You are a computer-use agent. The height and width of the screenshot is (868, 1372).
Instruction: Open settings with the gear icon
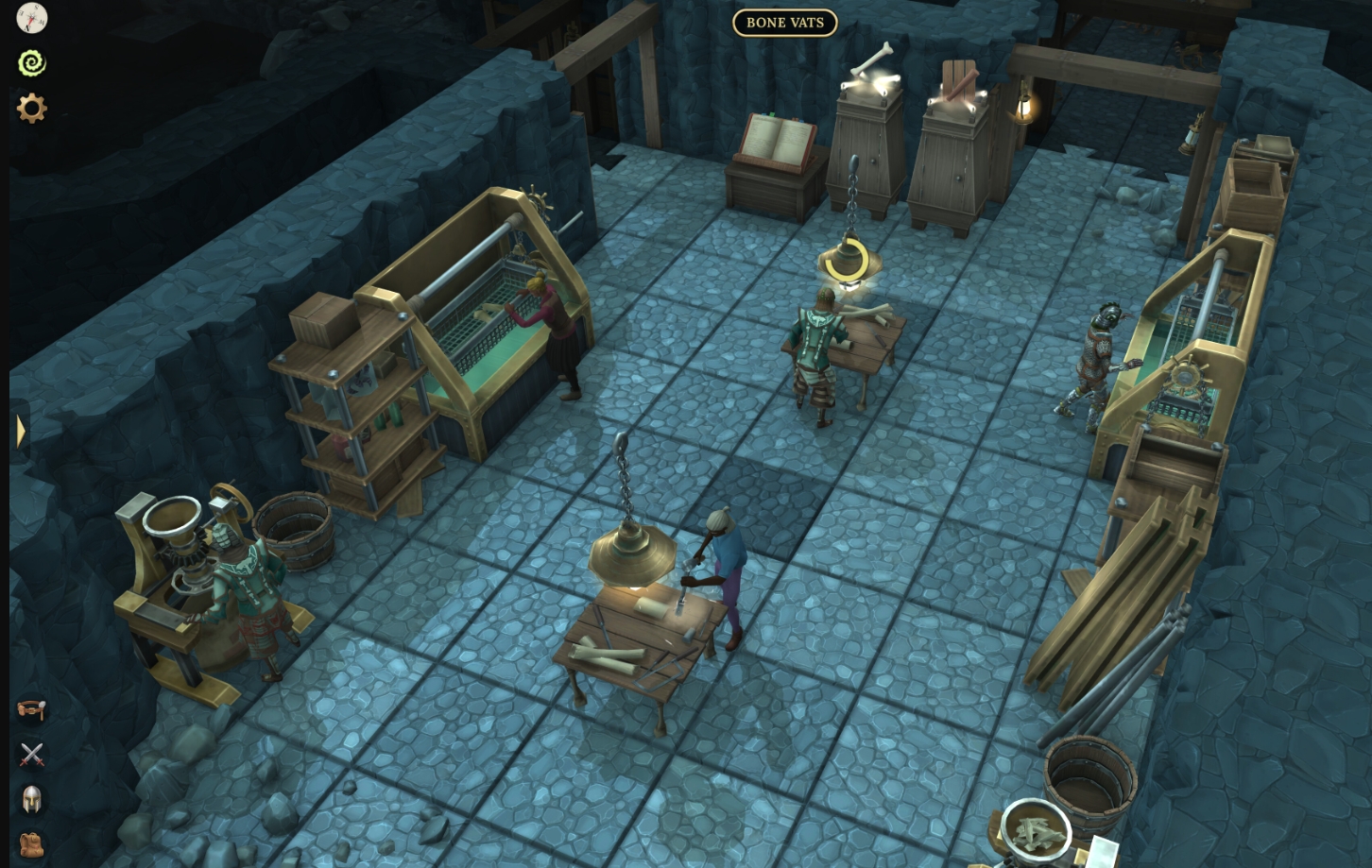[32, 109]
